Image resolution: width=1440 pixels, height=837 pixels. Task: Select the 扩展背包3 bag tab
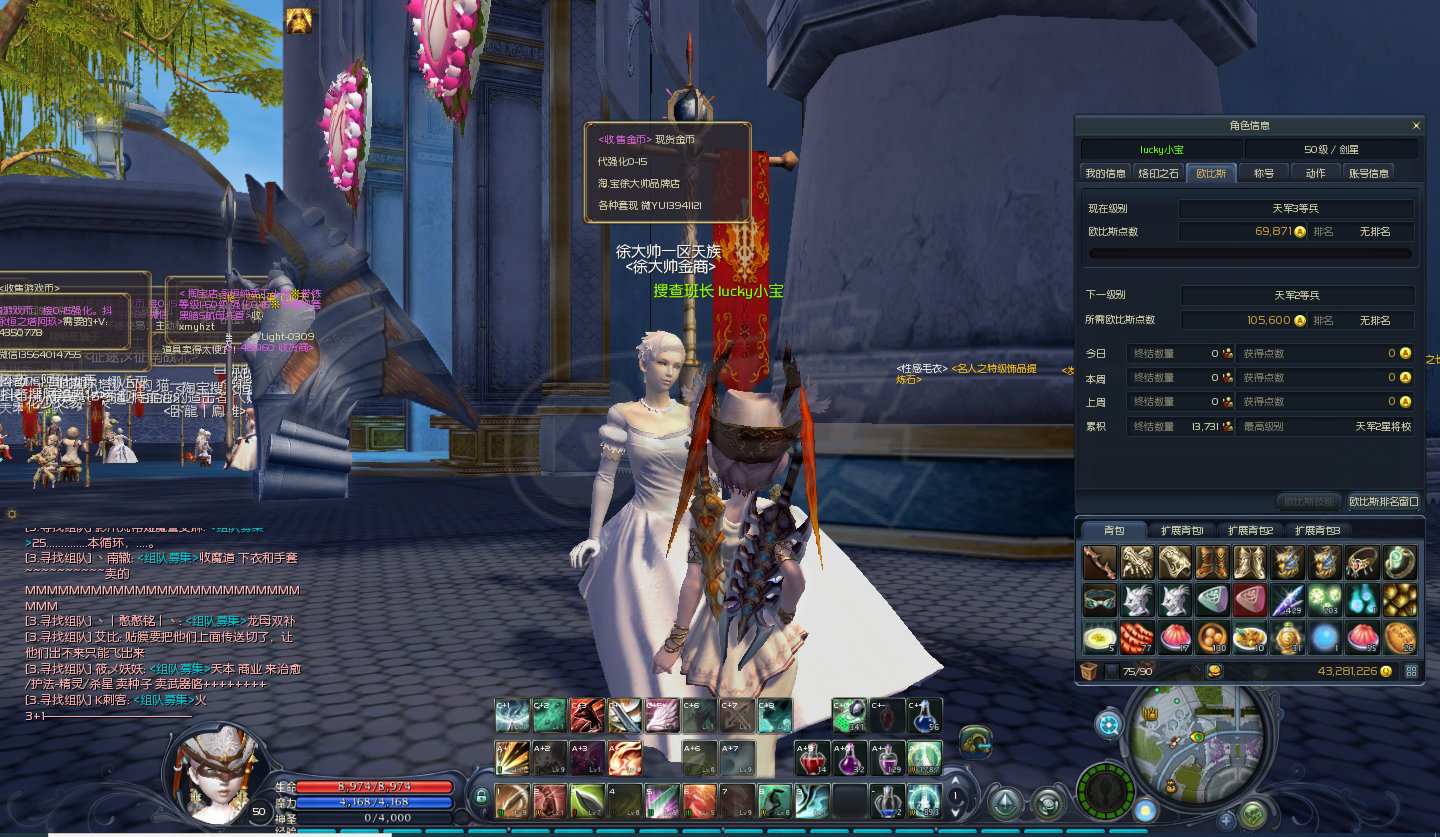coord(1317,530)
